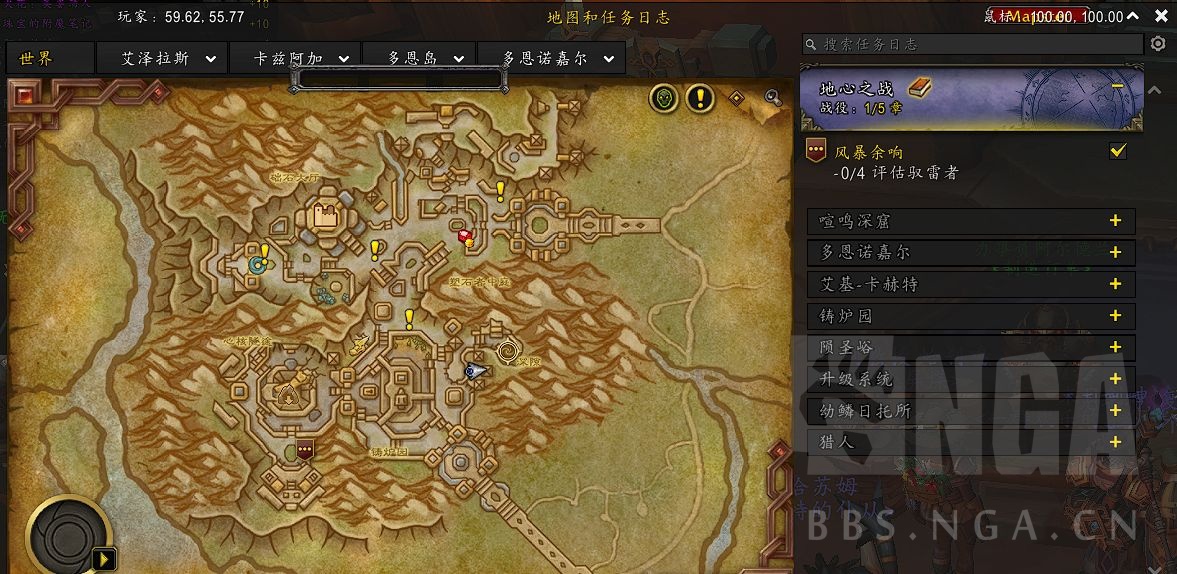Collapse the 地心之战 campaign header
The height and width of the screenshot is (574, 1177).
pos(1117,87)
